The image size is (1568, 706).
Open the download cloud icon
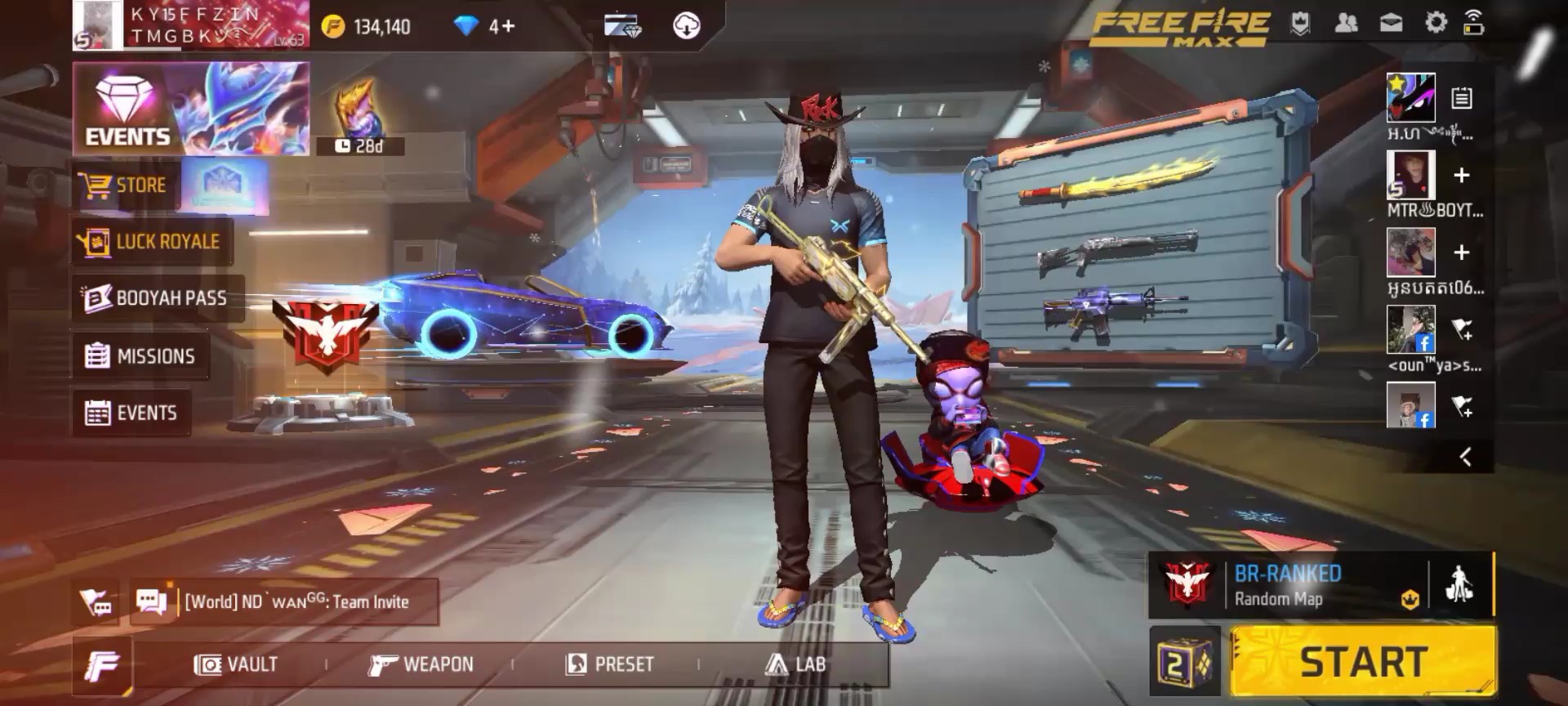point(686,26)
